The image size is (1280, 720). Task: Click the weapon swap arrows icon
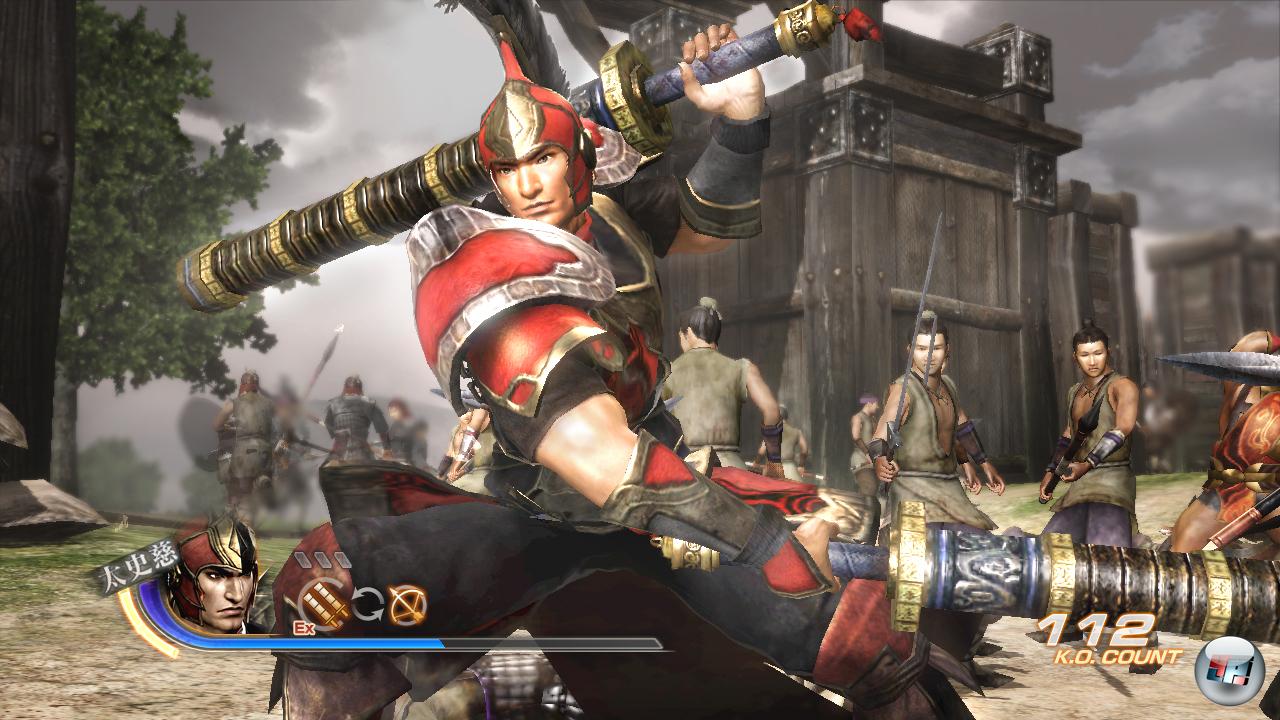point(366,605)
